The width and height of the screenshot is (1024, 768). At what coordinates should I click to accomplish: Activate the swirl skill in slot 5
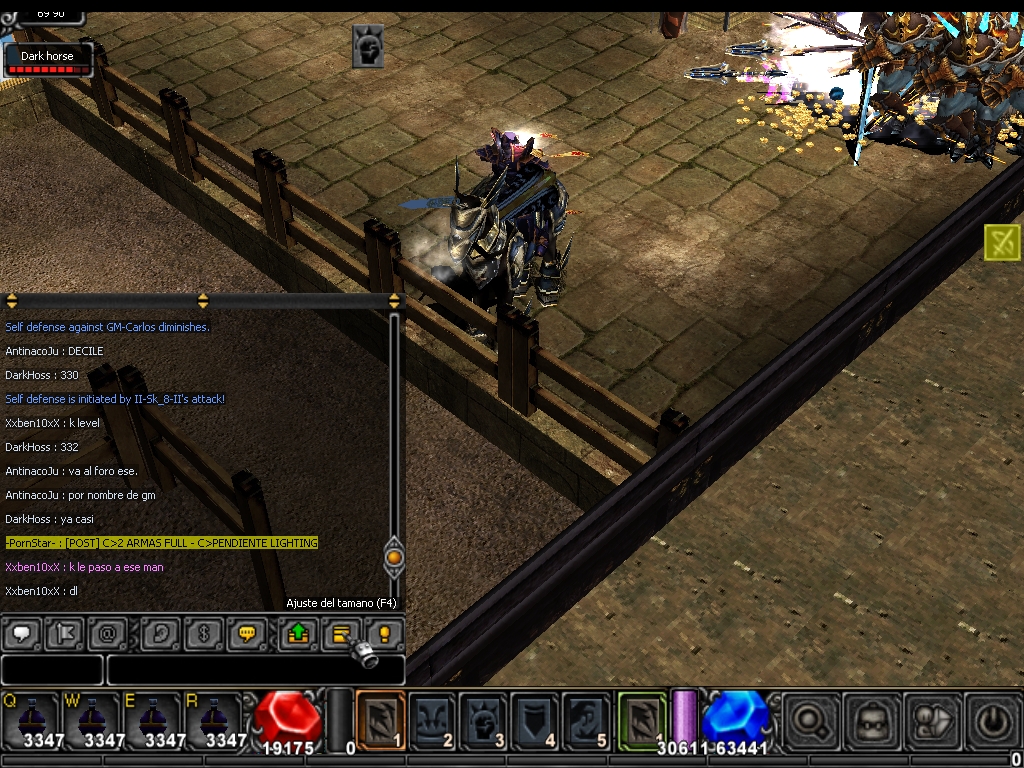586,719
